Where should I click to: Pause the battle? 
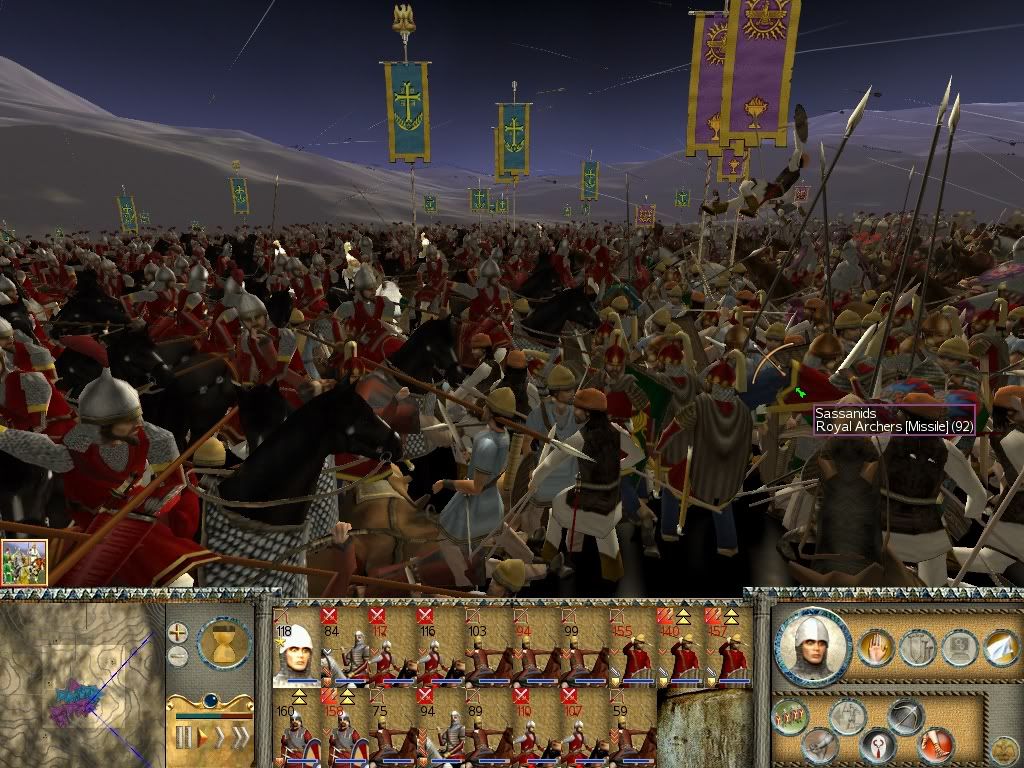pos(183,738)
